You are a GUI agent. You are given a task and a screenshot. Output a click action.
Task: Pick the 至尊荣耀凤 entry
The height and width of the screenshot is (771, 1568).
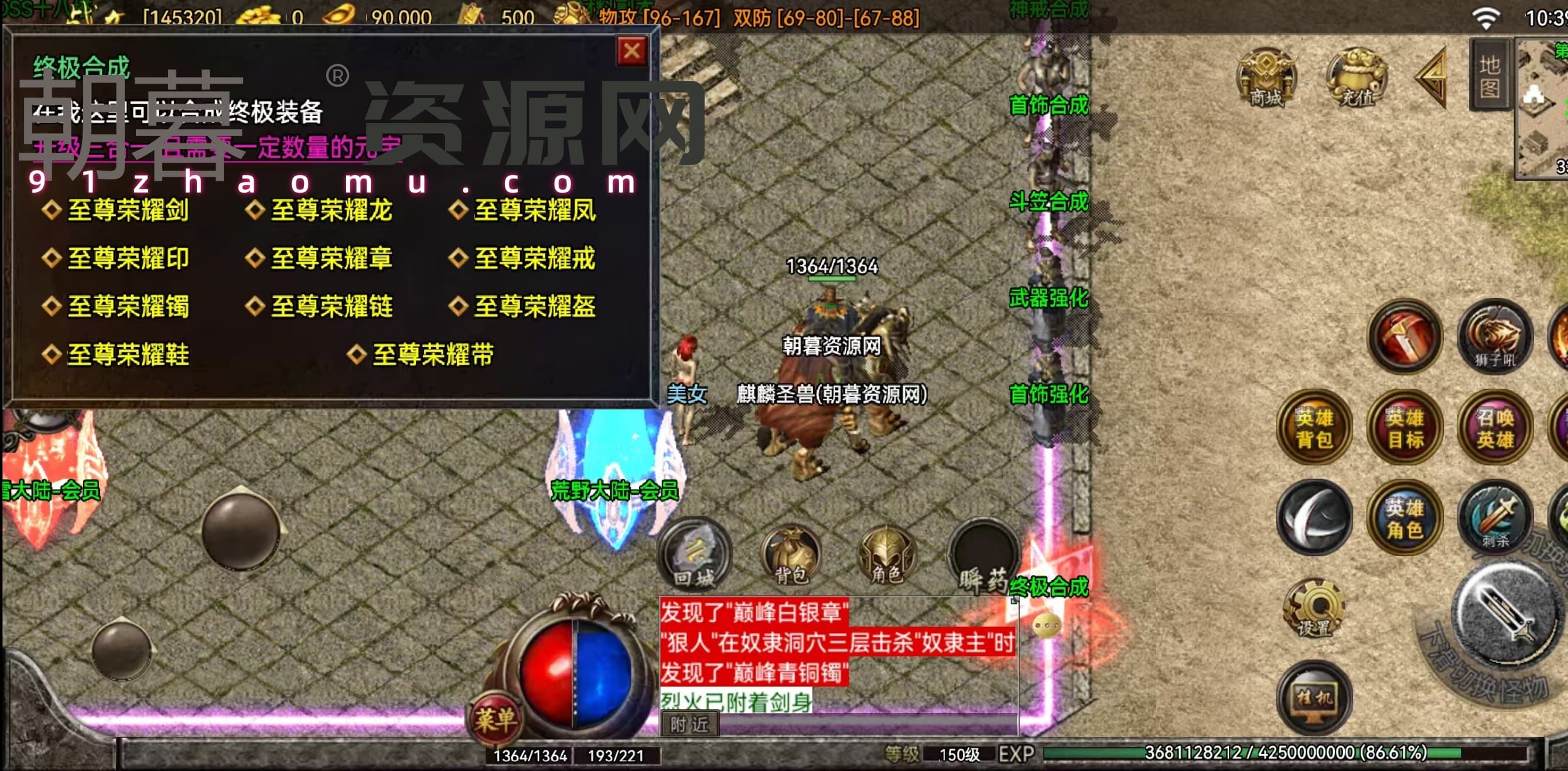[x=534, y=210]
